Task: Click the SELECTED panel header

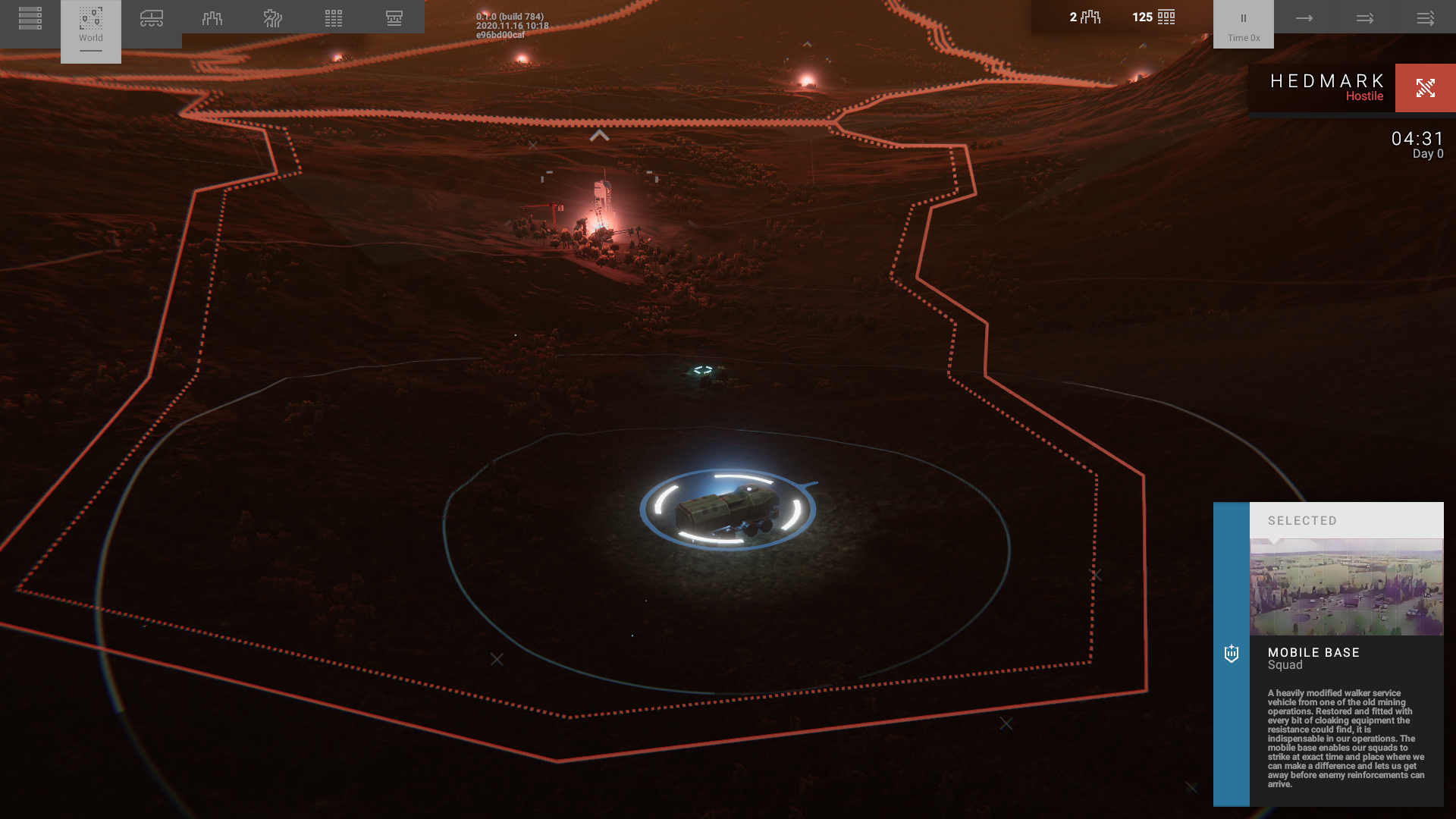Action: tap(1346, 520)
